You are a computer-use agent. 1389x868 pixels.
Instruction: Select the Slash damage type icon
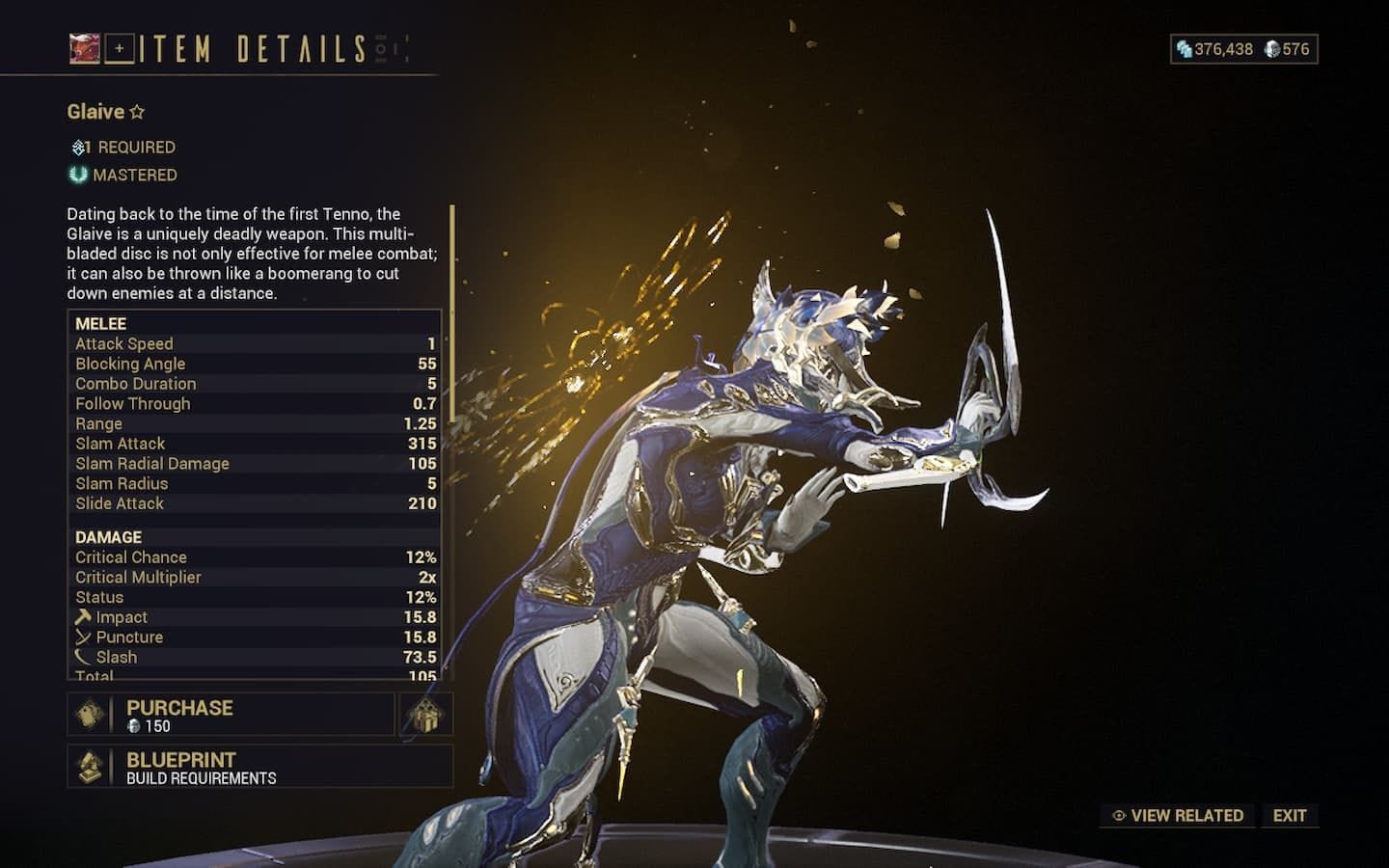click(82, 657)
